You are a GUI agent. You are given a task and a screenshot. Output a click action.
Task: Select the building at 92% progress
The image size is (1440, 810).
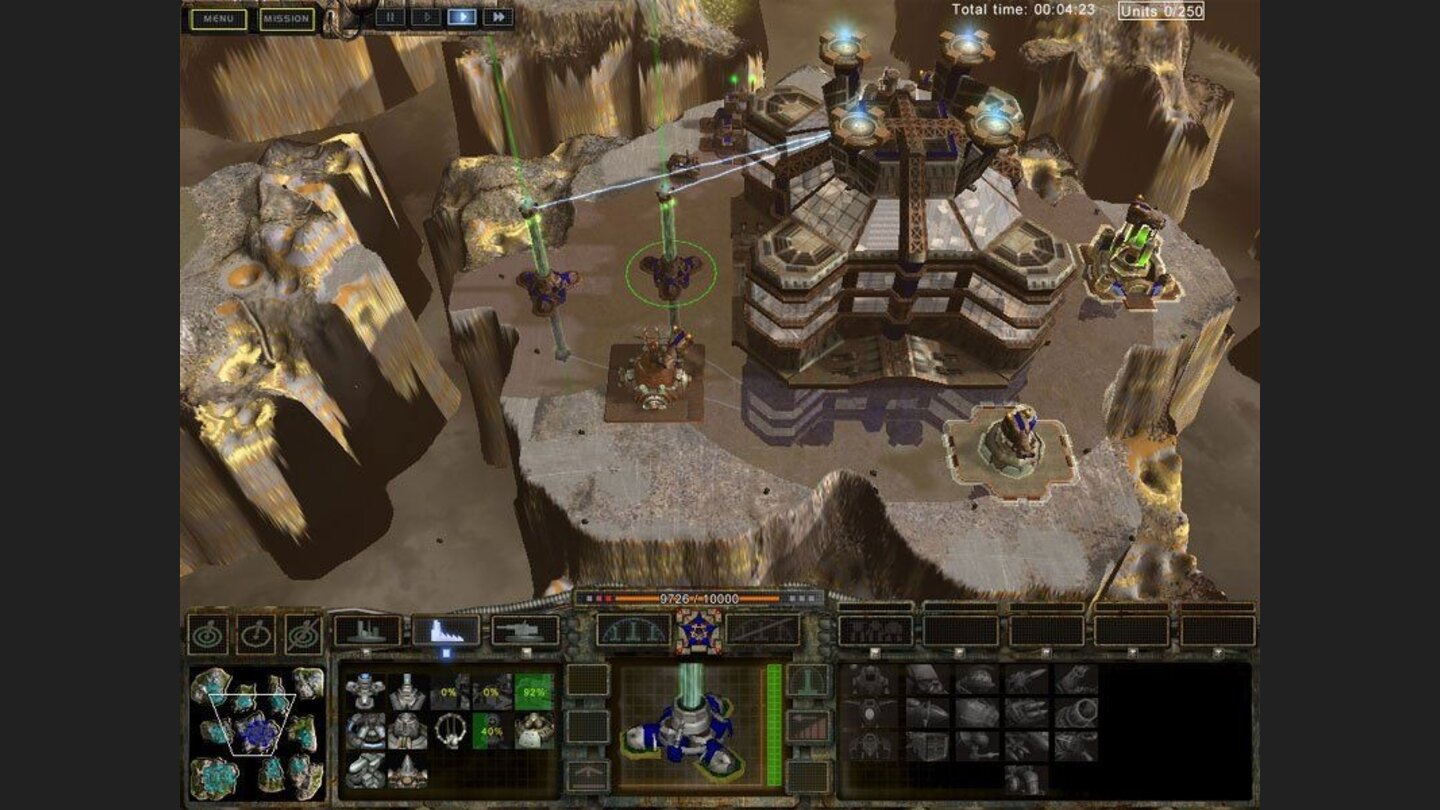[x=533, y=691]
